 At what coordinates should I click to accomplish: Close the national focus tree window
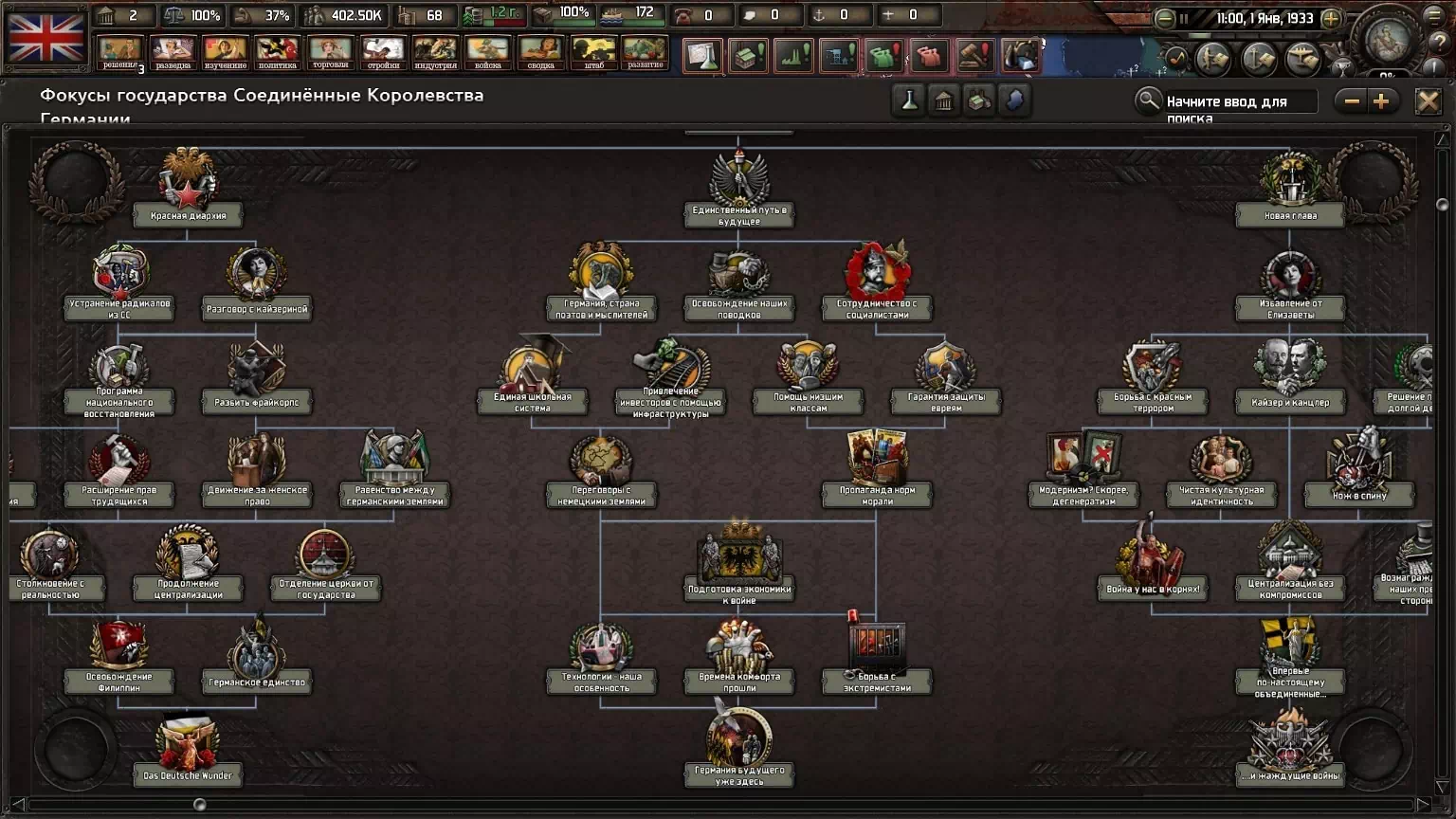(x=1428, y=101)
